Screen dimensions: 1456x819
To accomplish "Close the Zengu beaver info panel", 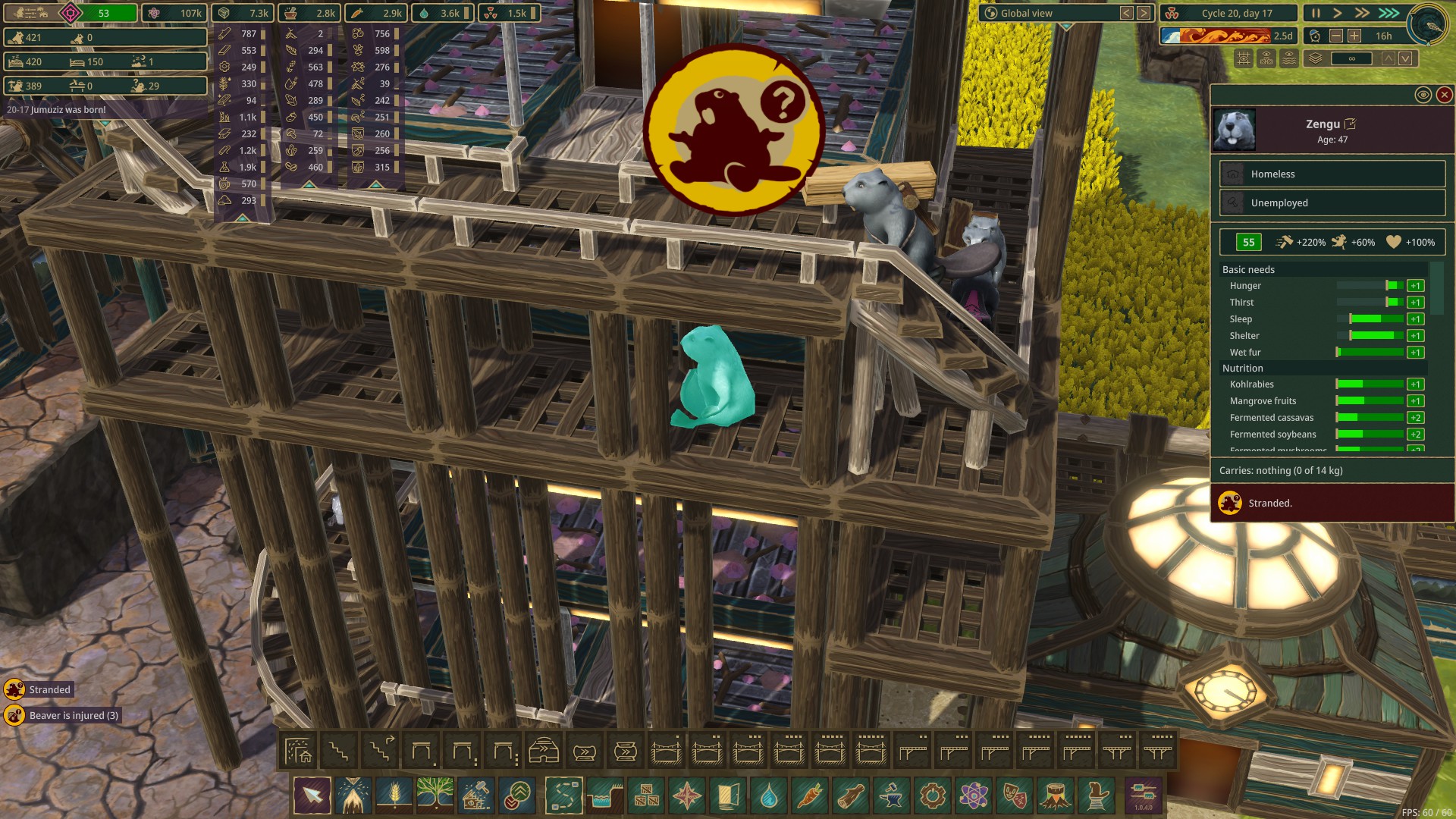I will 1444,95.
